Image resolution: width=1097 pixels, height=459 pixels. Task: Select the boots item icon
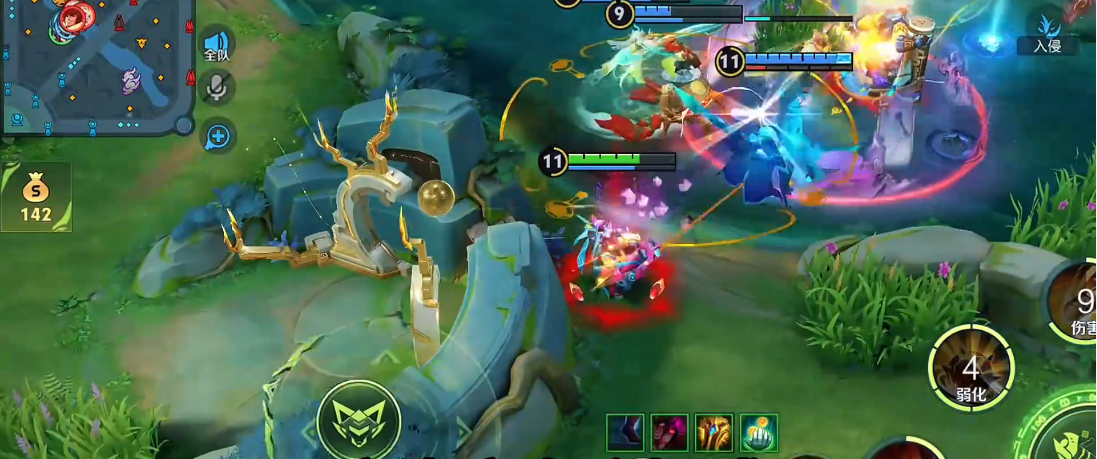click(625, 433)
